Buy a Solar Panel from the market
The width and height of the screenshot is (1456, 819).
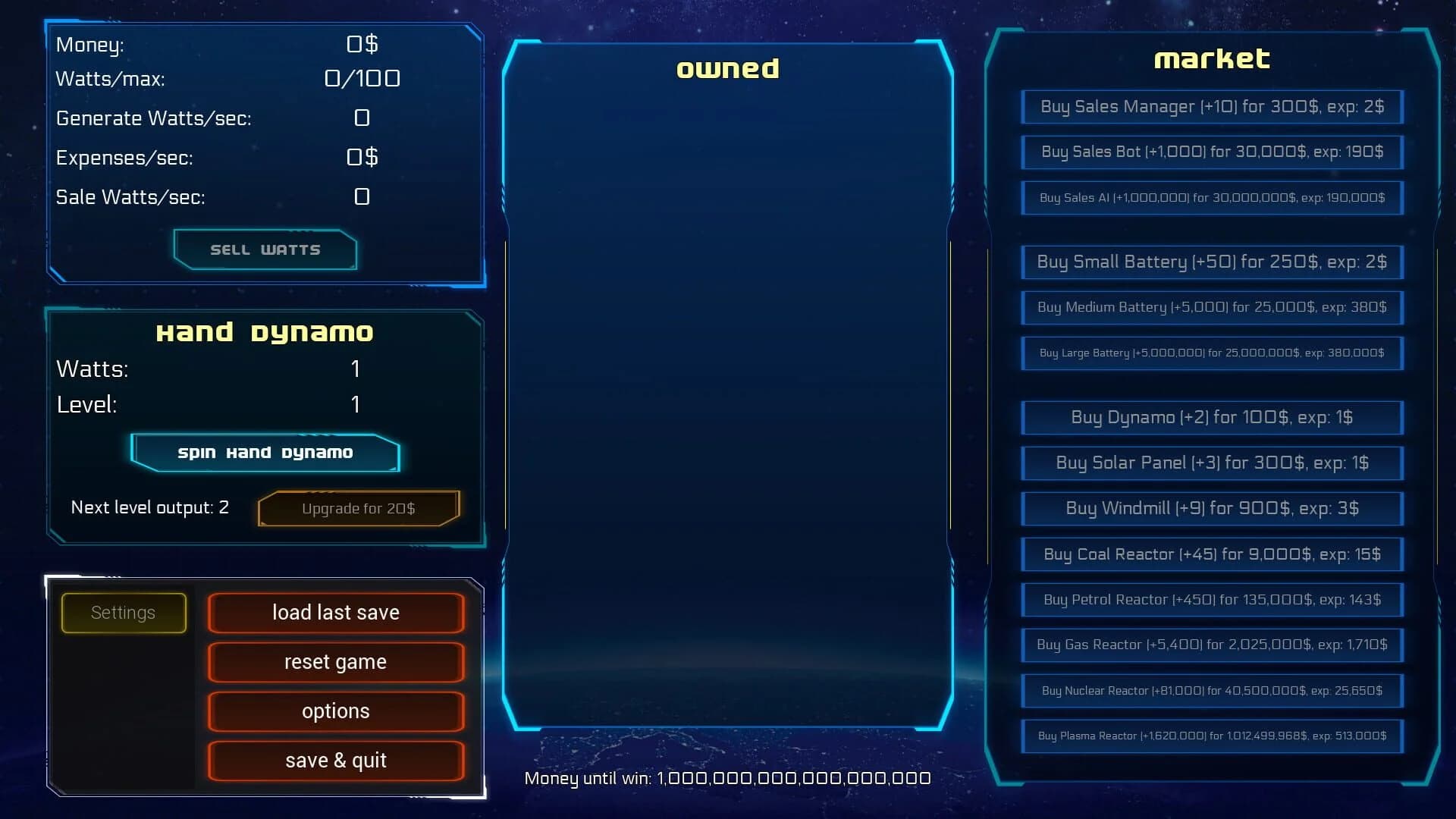[1211, 463]
